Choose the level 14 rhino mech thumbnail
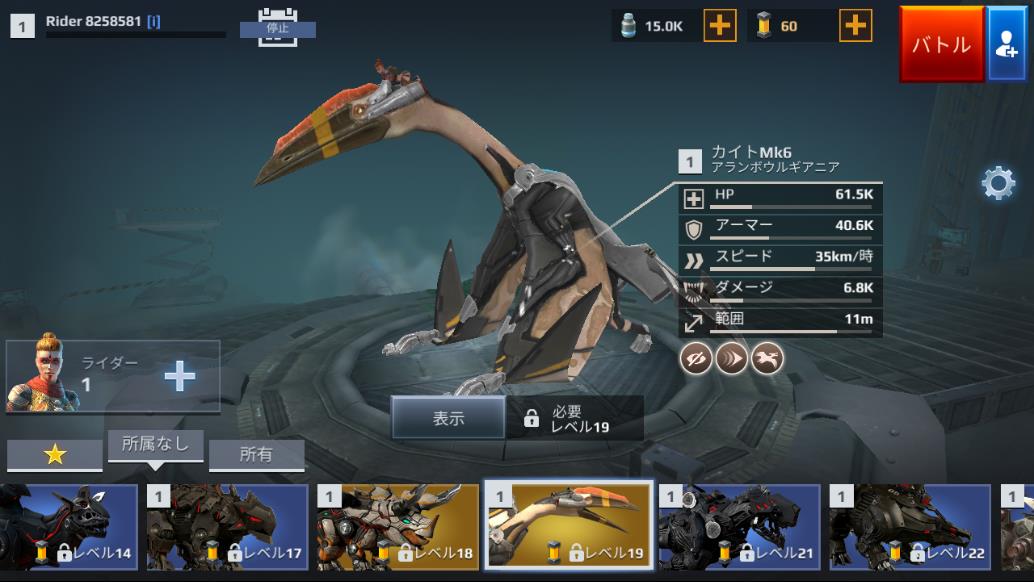This screenshot has width=1034, height=582. [x=68, y=527]
